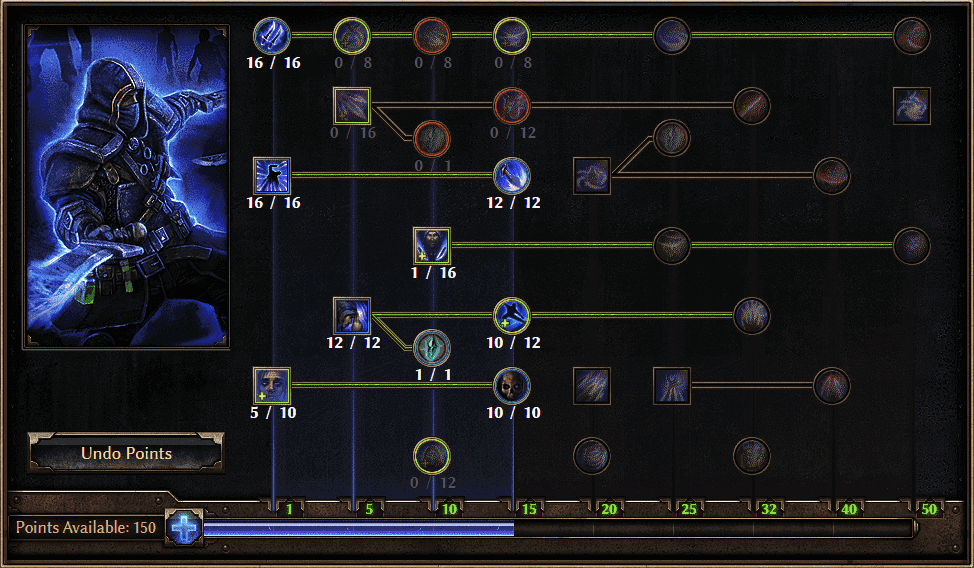Image resolution: width=974 pixels, height=568 pixels.
Task: Add a mastery point with the blue plus button
Action: pos(184,527)
